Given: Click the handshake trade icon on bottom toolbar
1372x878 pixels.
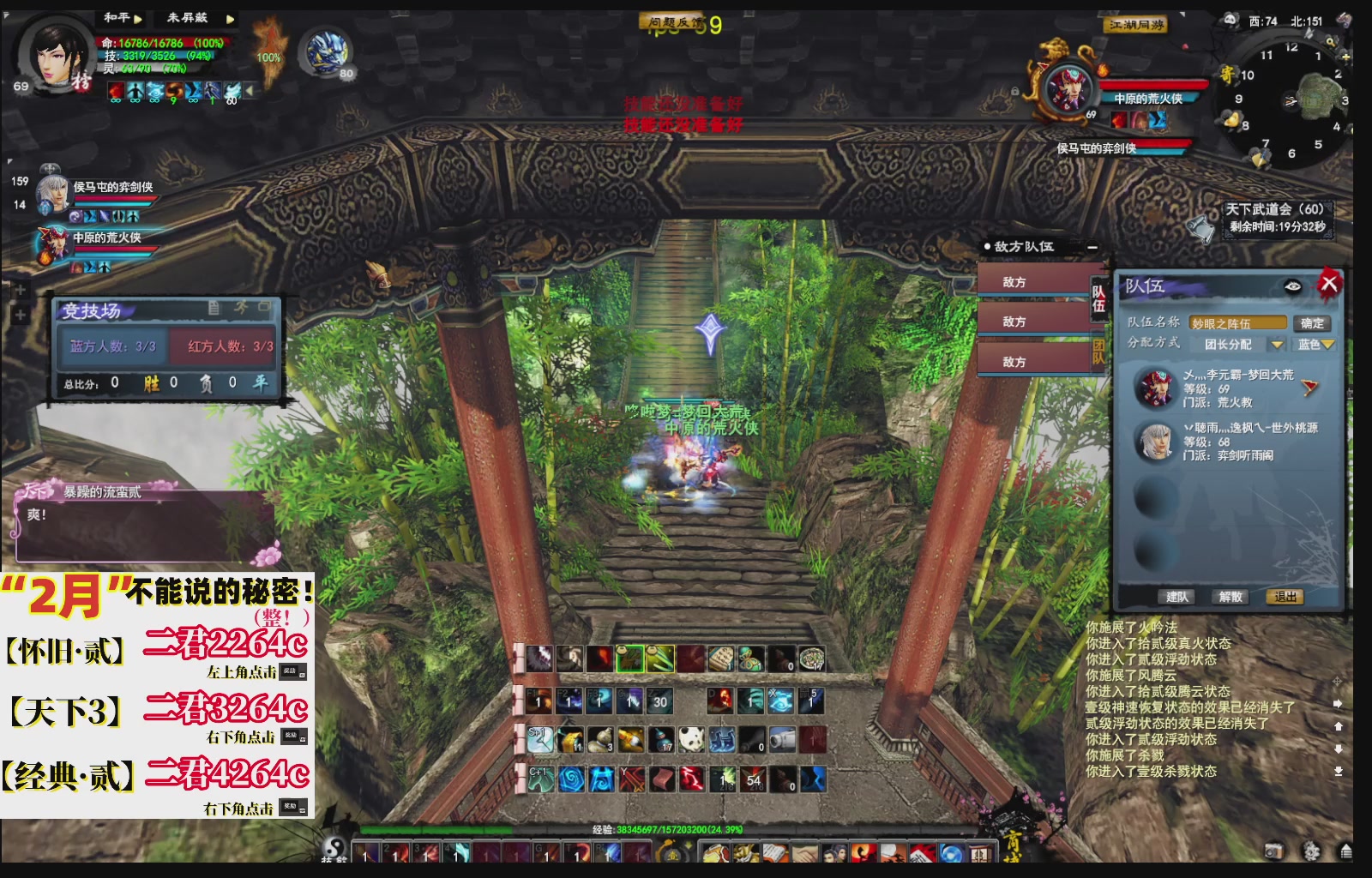Looking at the screenshot, I should click(803, 853).
